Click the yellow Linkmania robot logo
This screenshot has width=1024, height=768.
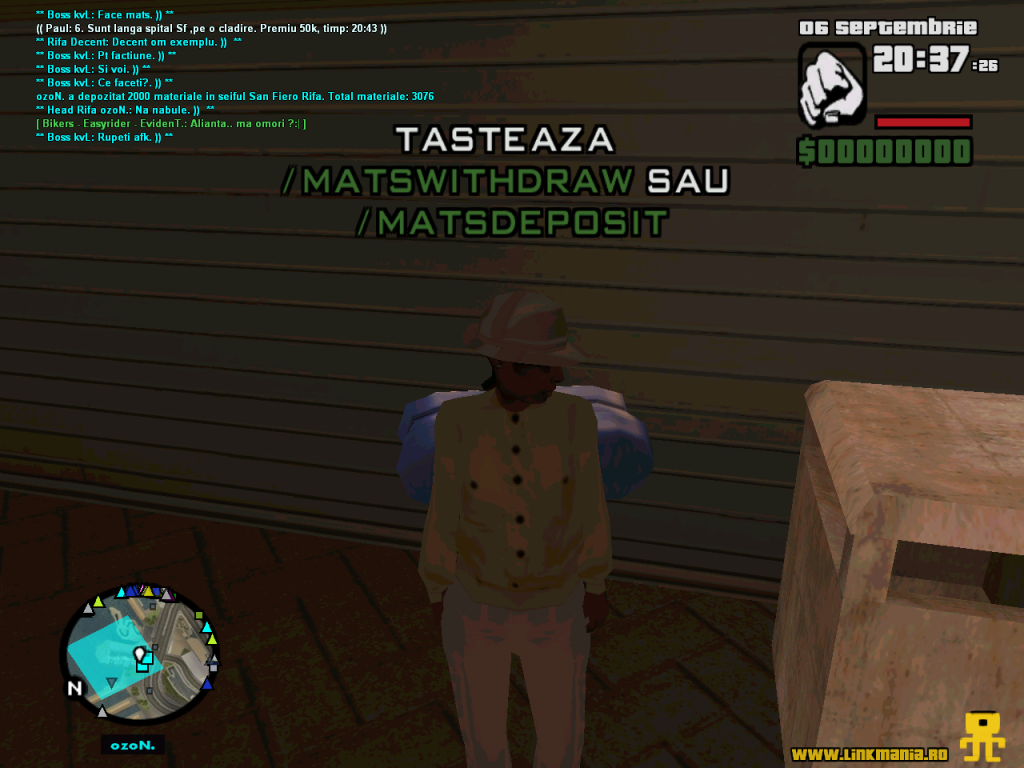pos(982,737)
